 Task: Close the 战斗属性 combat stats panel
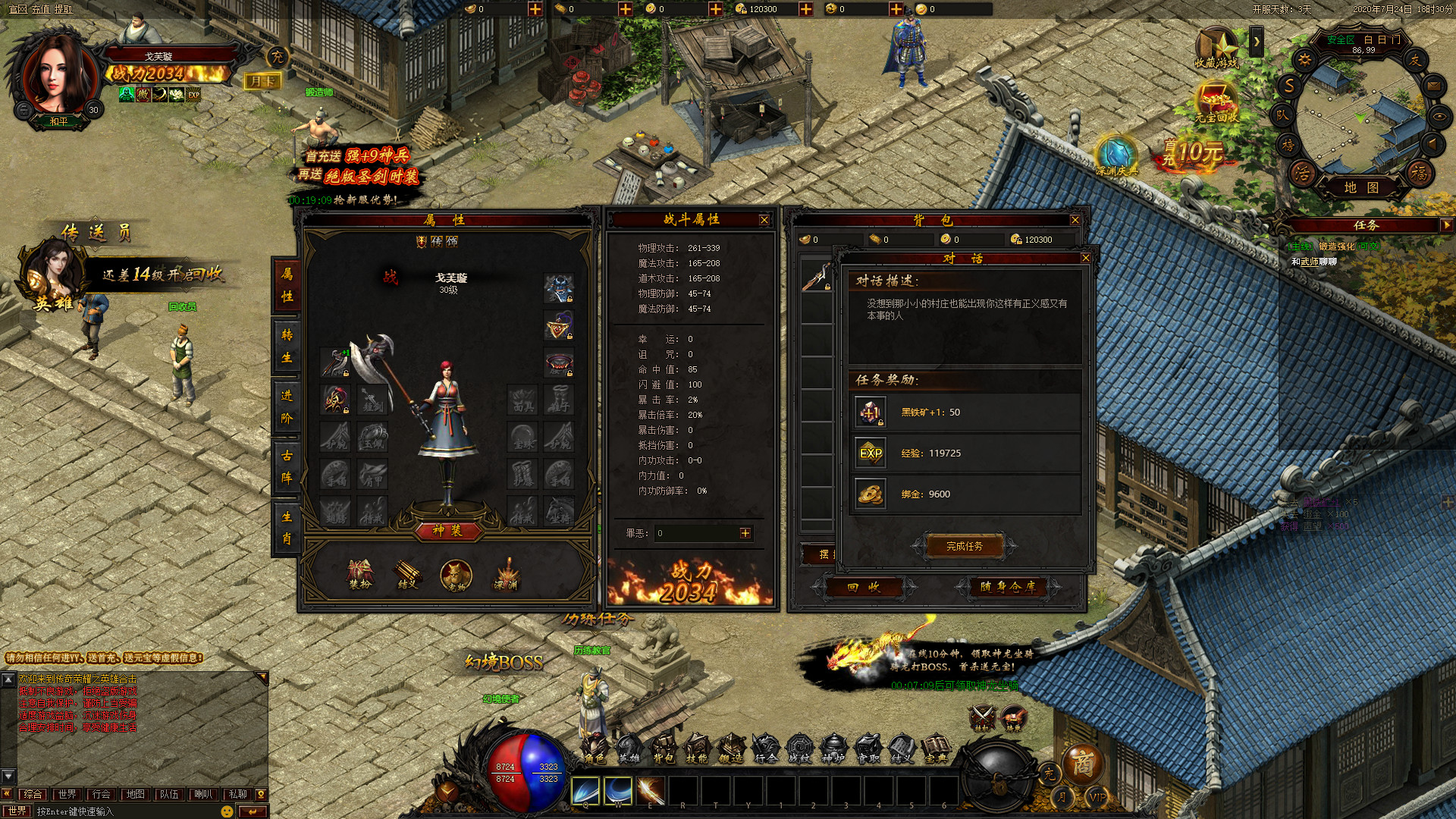coord(764,220)
